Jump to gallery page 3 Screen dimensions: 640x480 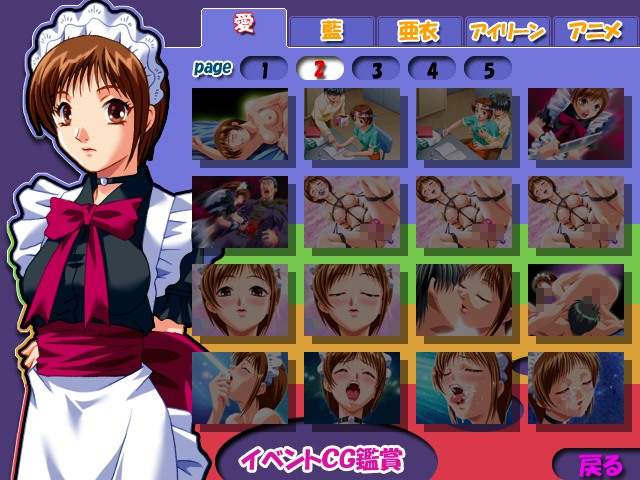click(x=377, y=69)
